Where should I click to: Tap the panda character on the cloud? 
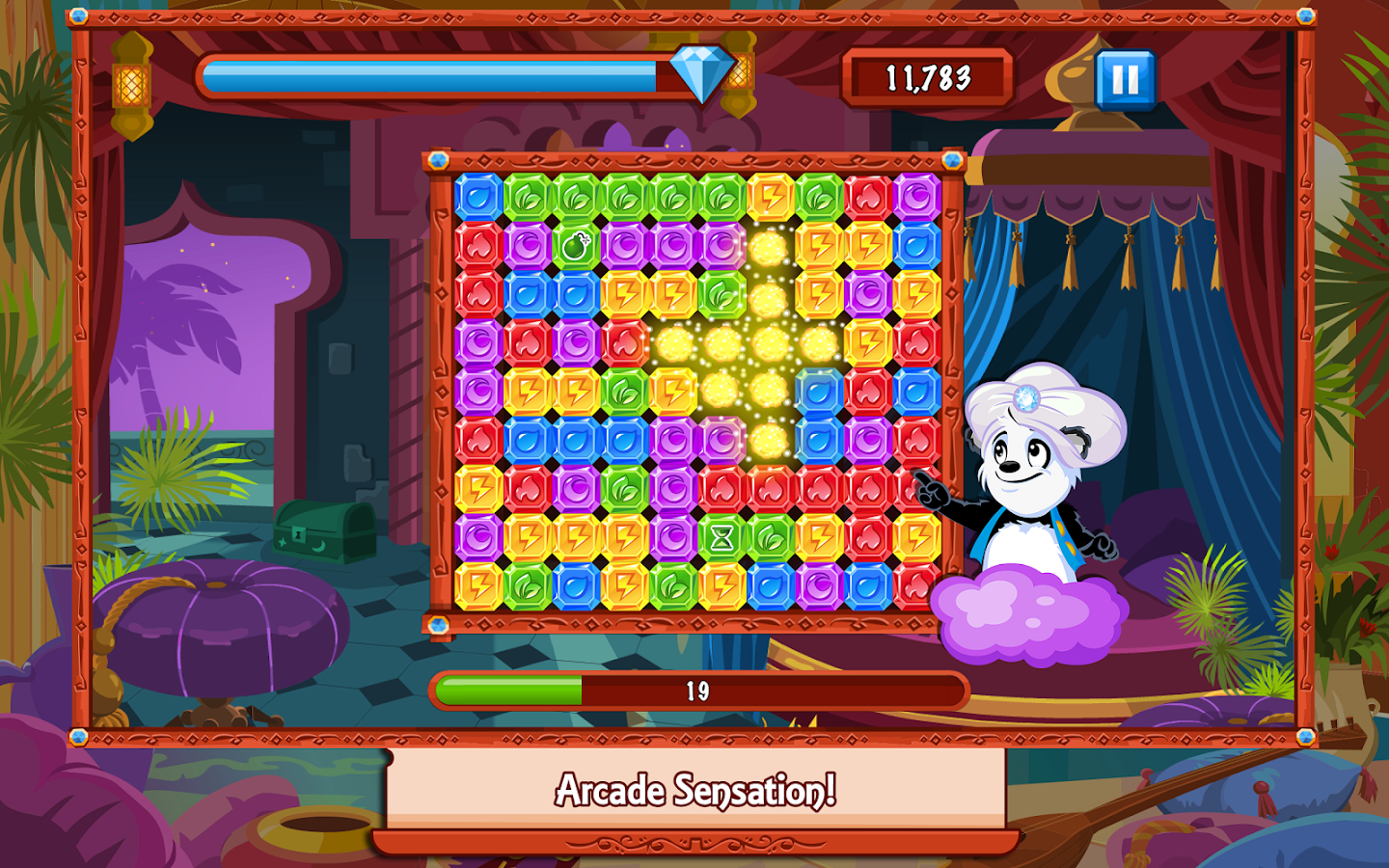point(1022,482)
